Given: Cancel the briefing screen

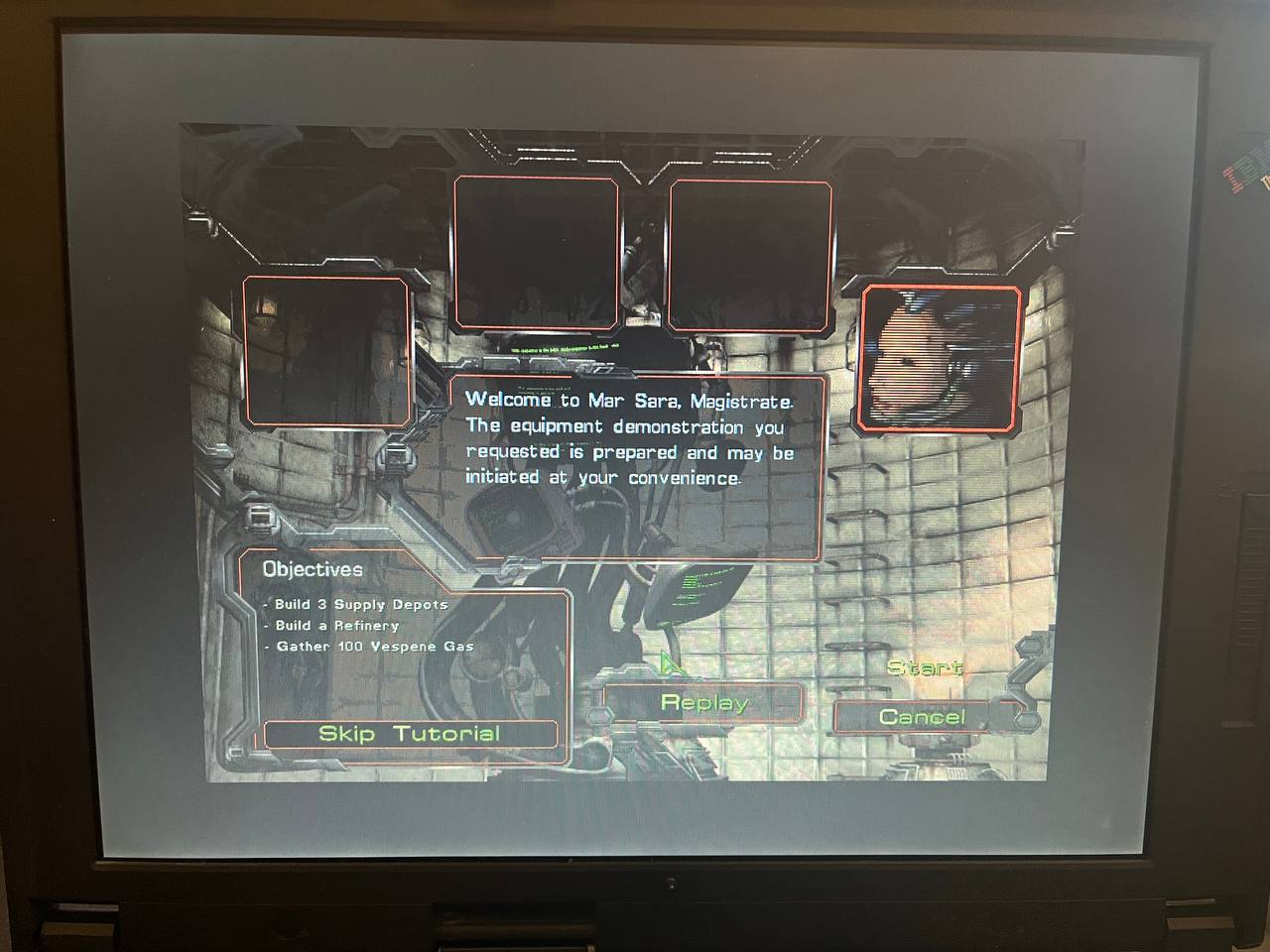Looking at the screenshot, I should coord(922,717).
